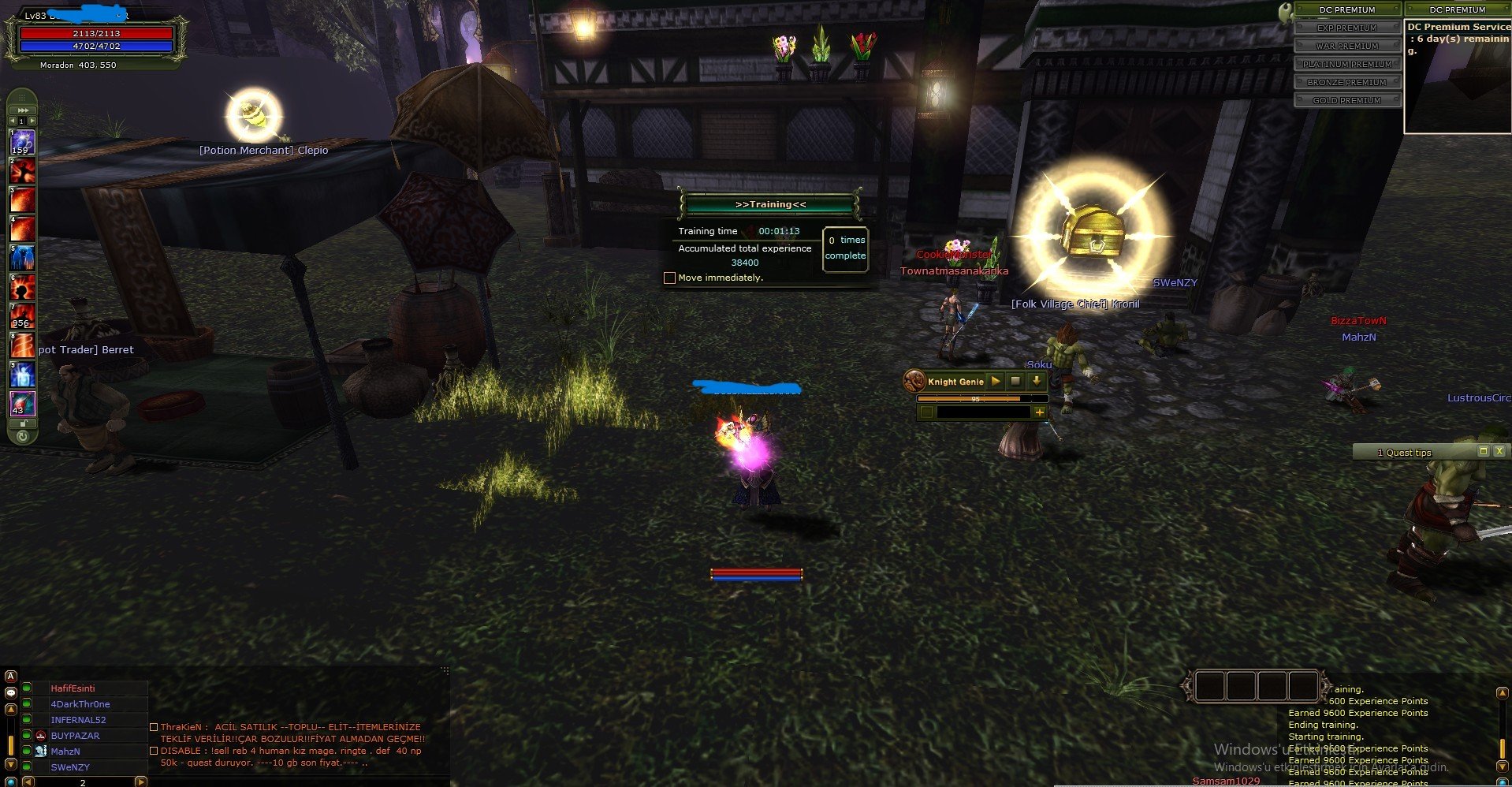Viewport: 1512px width, 787px height.
Task: Click the down-arrow on the Knight Genie panel
Action: pos(1037,381)
